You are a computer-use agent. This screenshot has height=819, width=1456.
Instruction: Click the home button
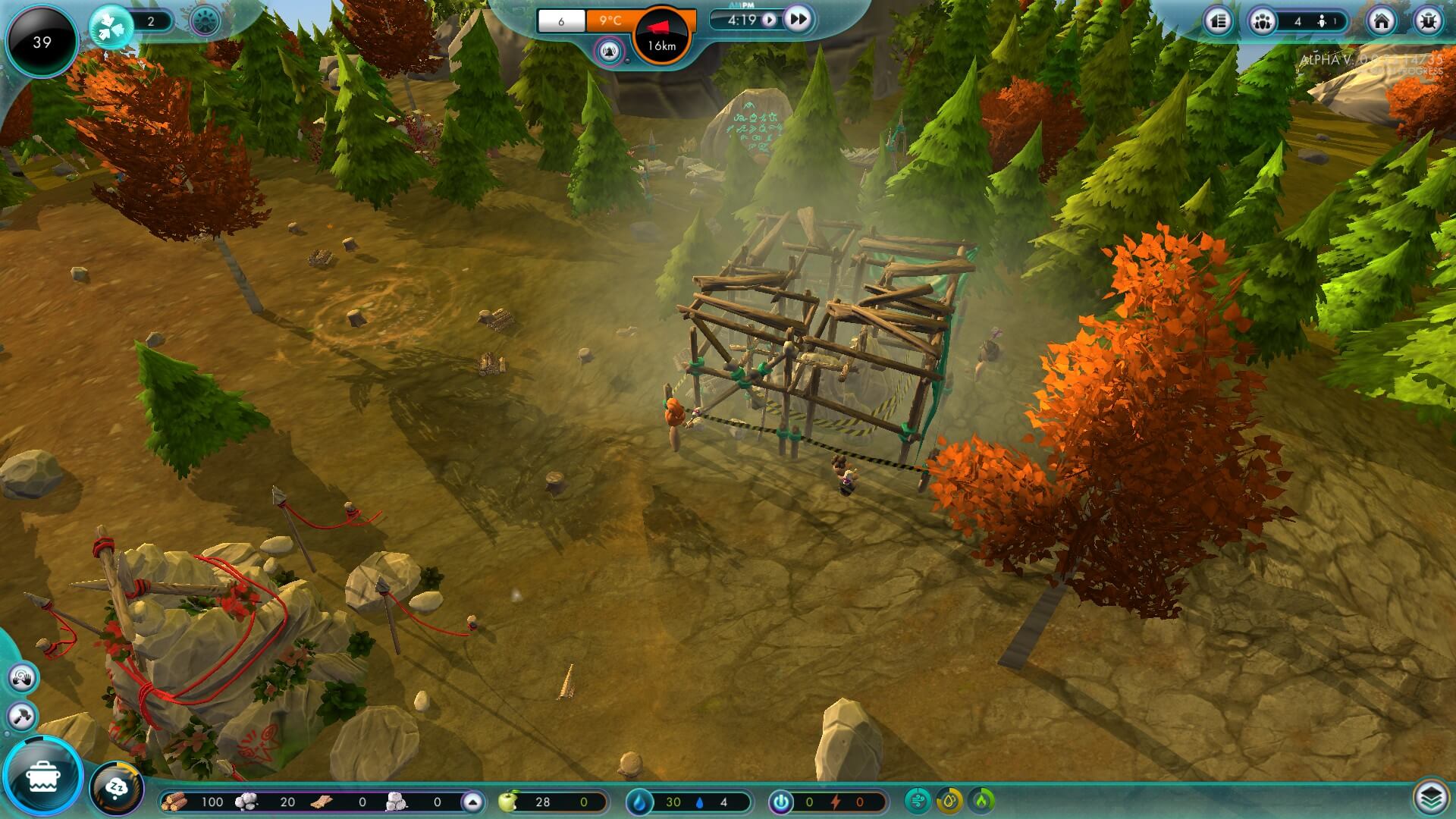[x=1381, y=21]
